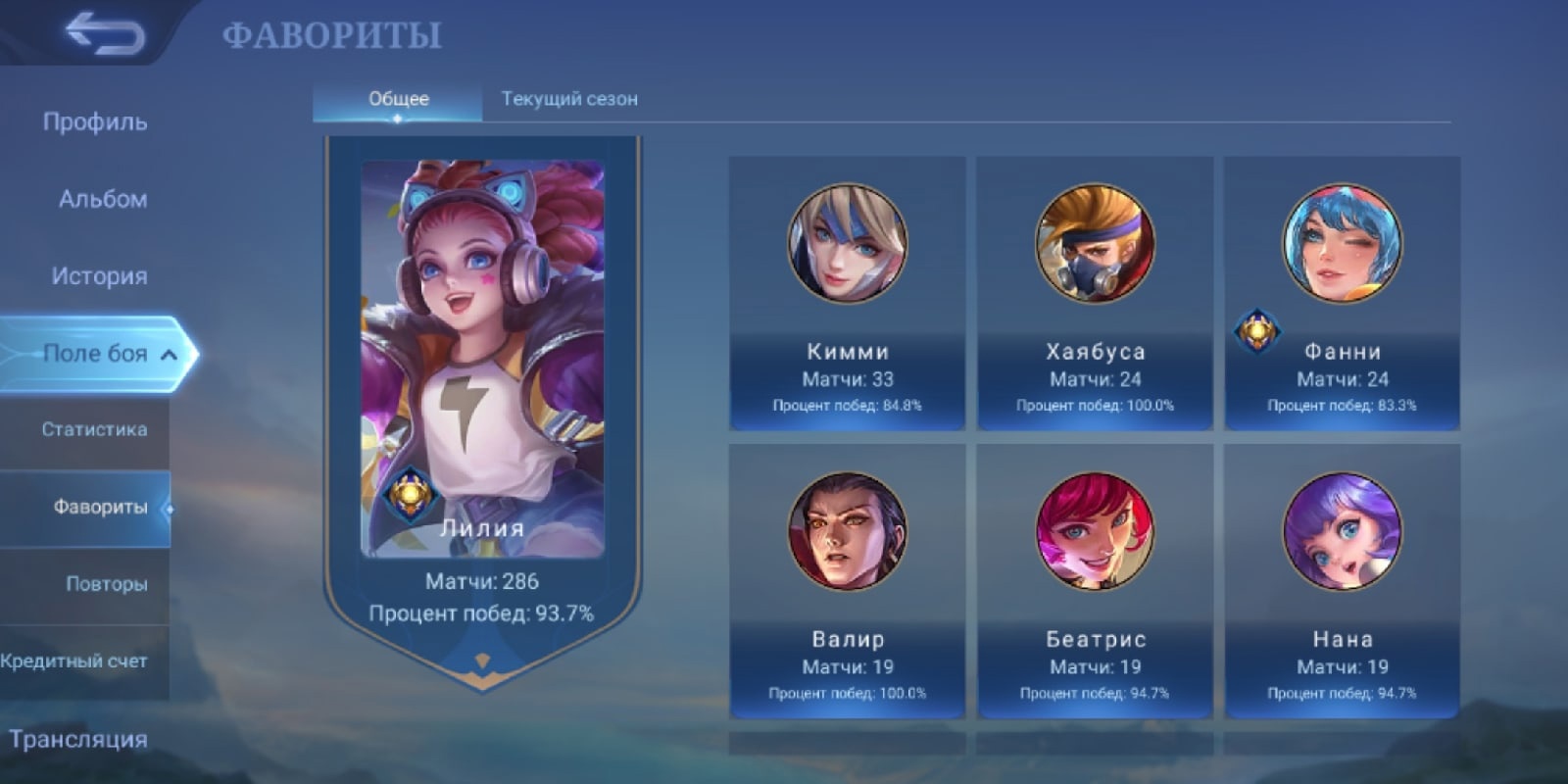Select the Фавориты submenu entry
Image resolution: width=1568 pixels, height=784 pixels.
point(99,507)
